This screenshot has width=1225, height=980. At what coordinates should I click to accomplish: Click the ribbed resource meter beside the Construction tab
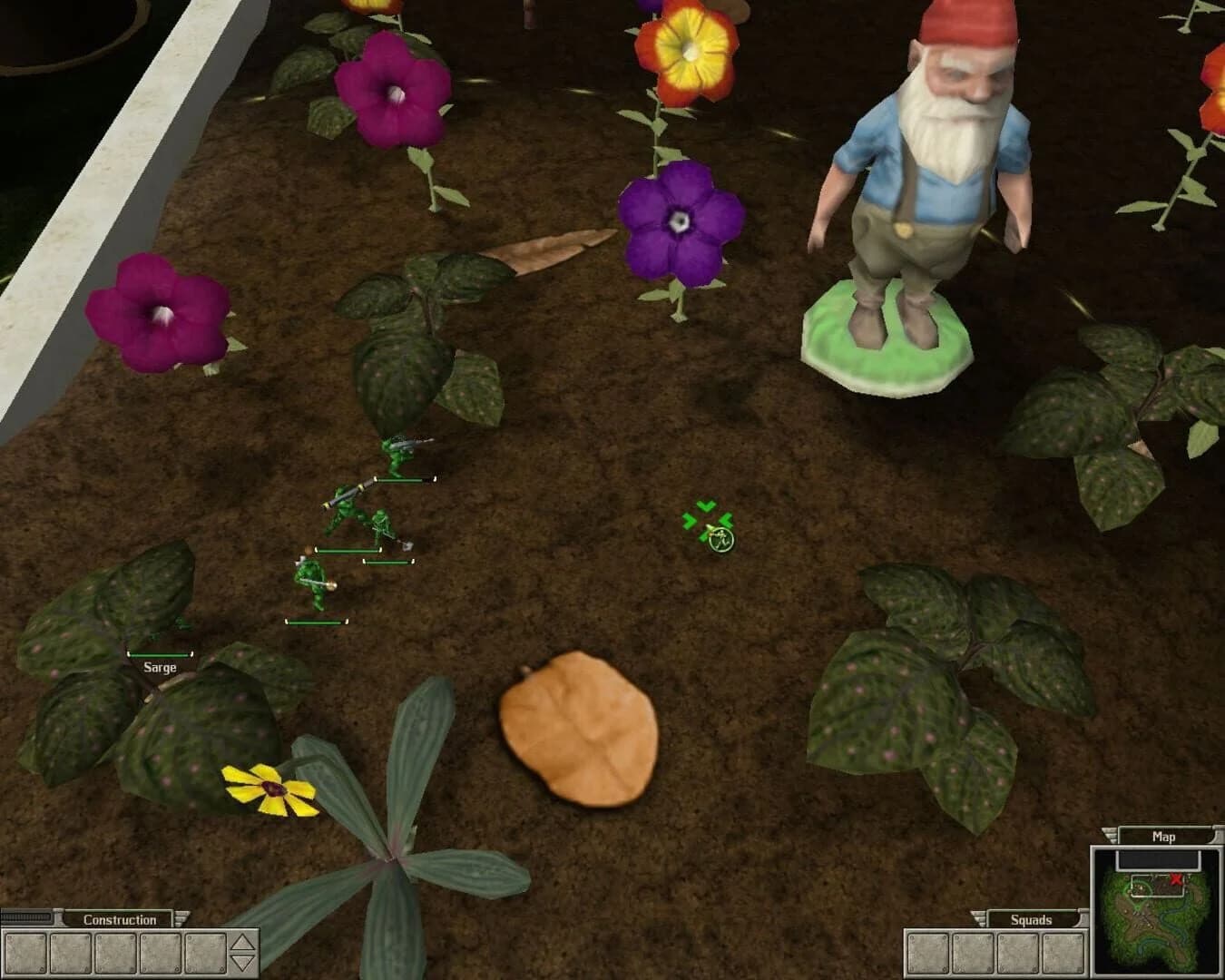[25, 916]
